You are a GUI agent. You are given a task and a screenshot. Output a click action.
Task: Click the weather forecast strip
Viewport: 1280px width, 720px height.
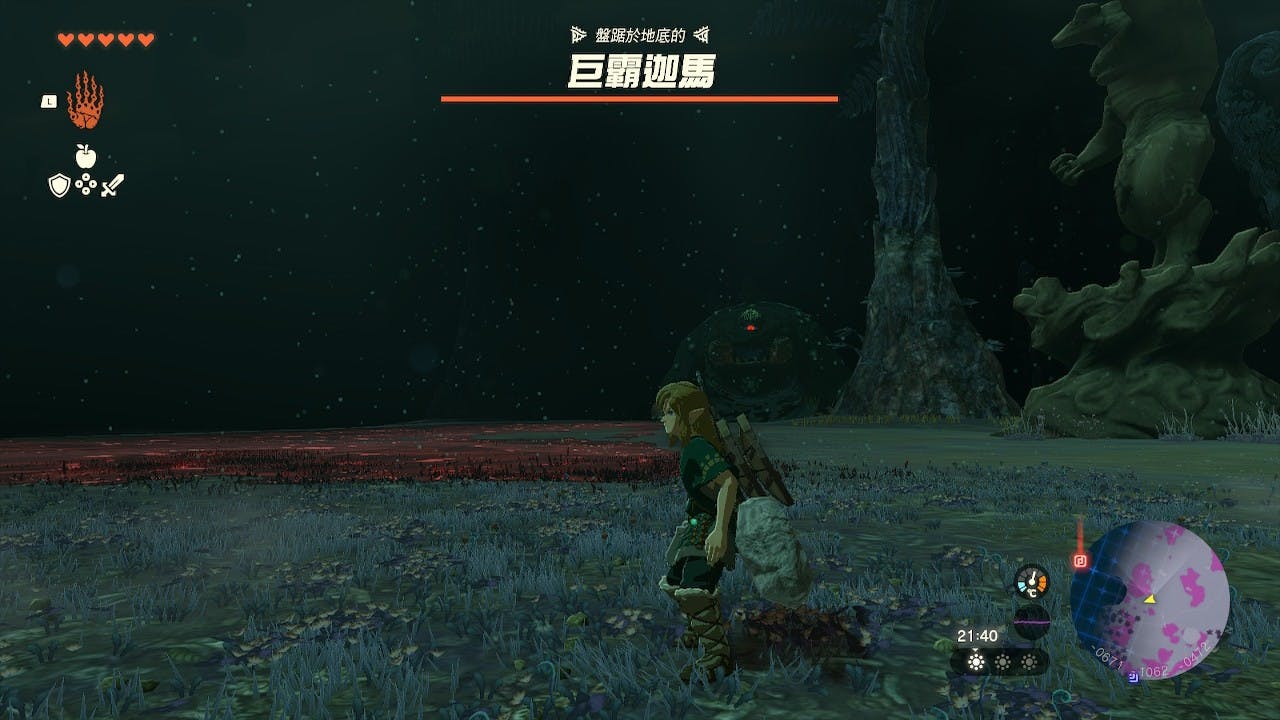pos(999,662)
